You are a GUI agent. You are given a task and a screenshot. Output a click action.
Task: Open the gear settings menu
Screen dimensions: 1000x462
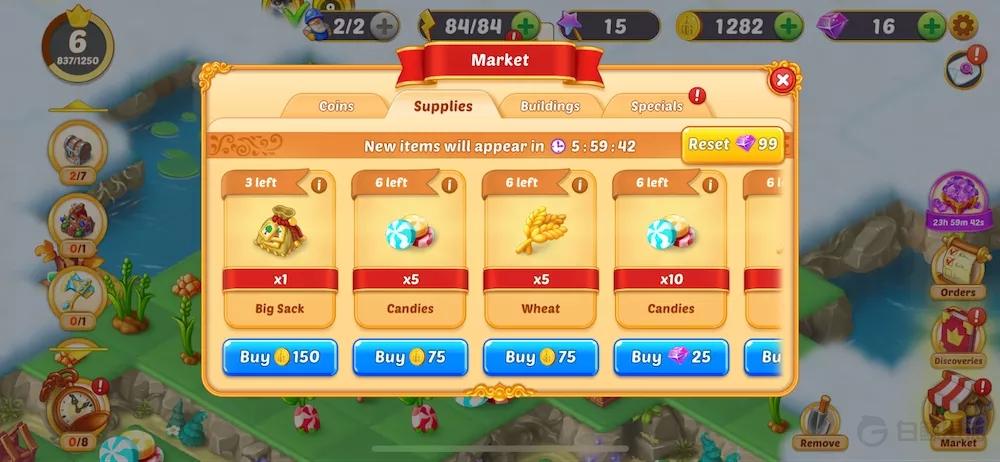coord(964,26)
